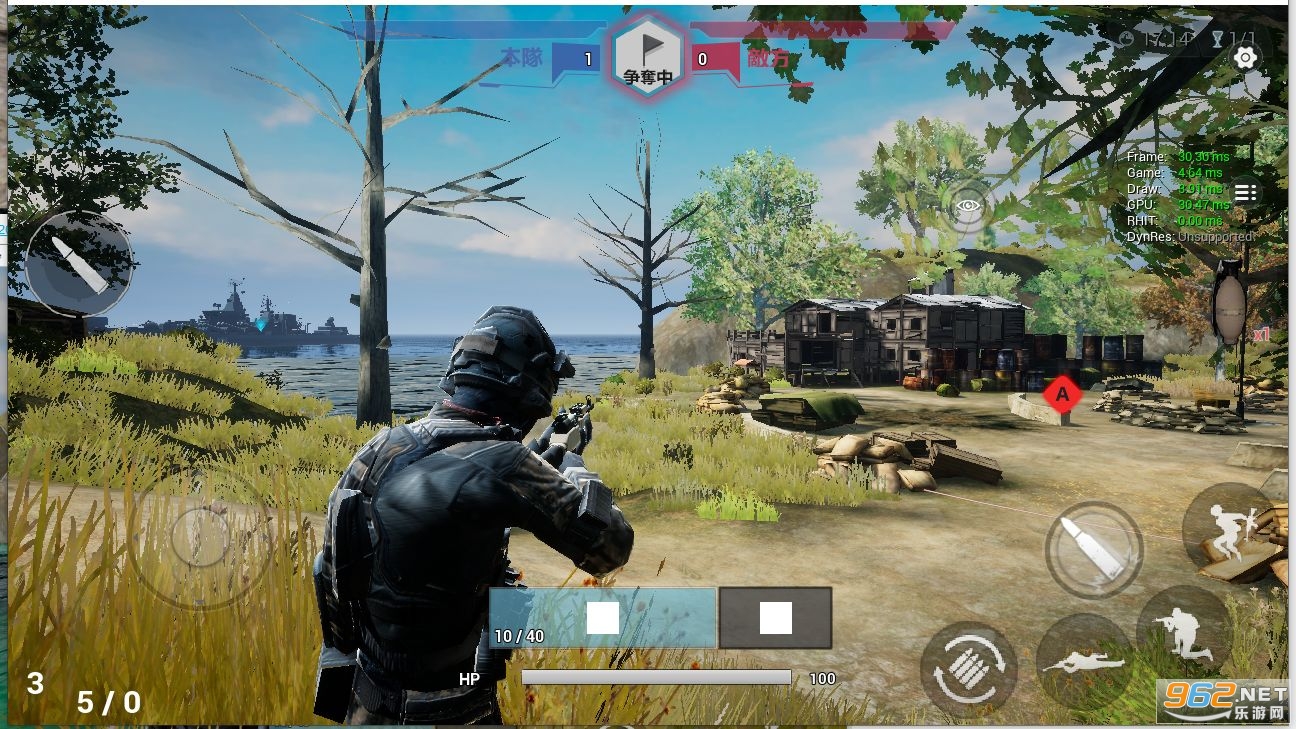Toggle the eye view icon
Image resolution: width=1296 pixels, height=729 pixels.
pos(968,207)
